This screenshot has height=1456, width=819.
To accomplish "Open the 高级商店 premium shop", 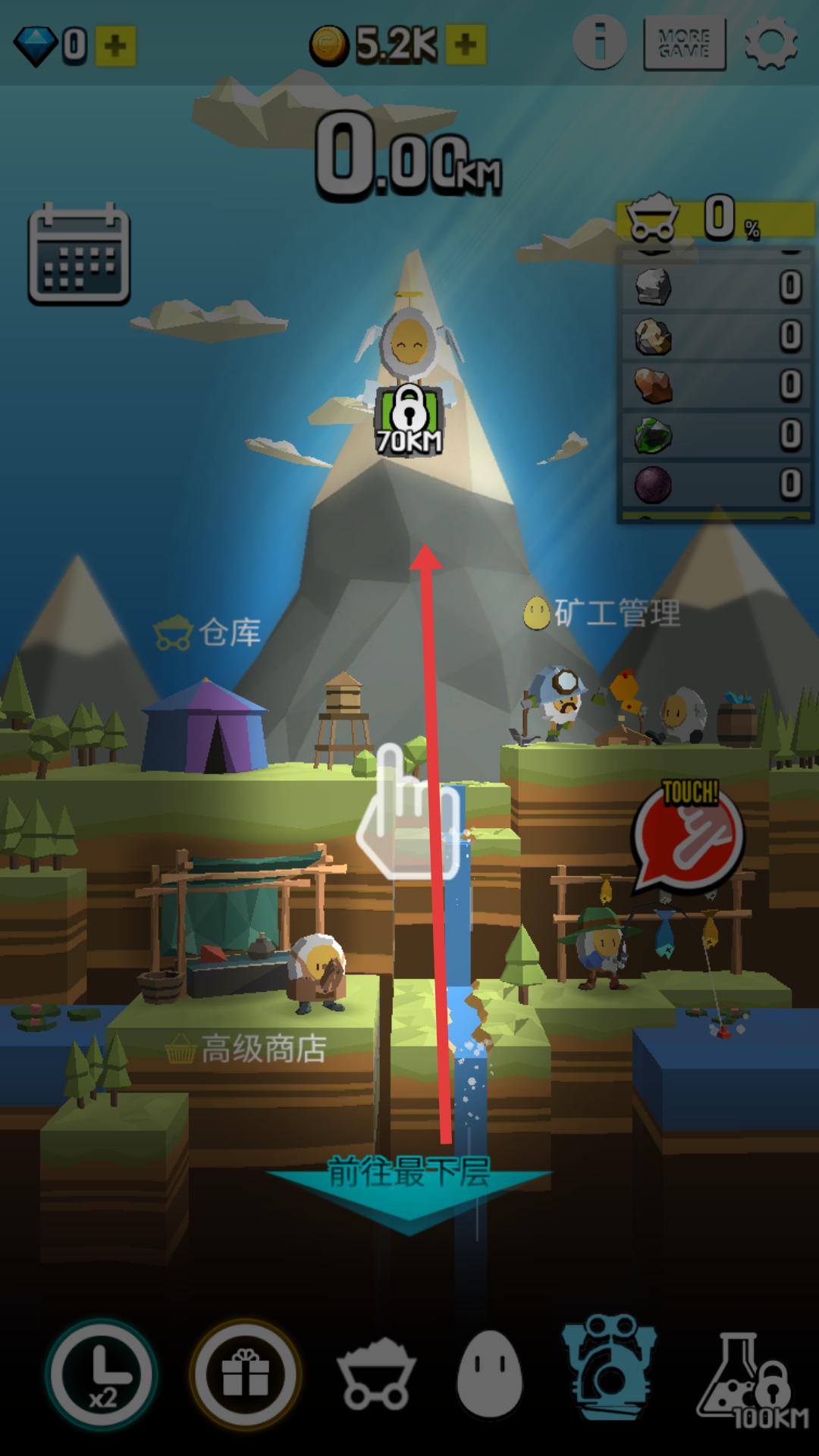I will tap(246, 1050).
